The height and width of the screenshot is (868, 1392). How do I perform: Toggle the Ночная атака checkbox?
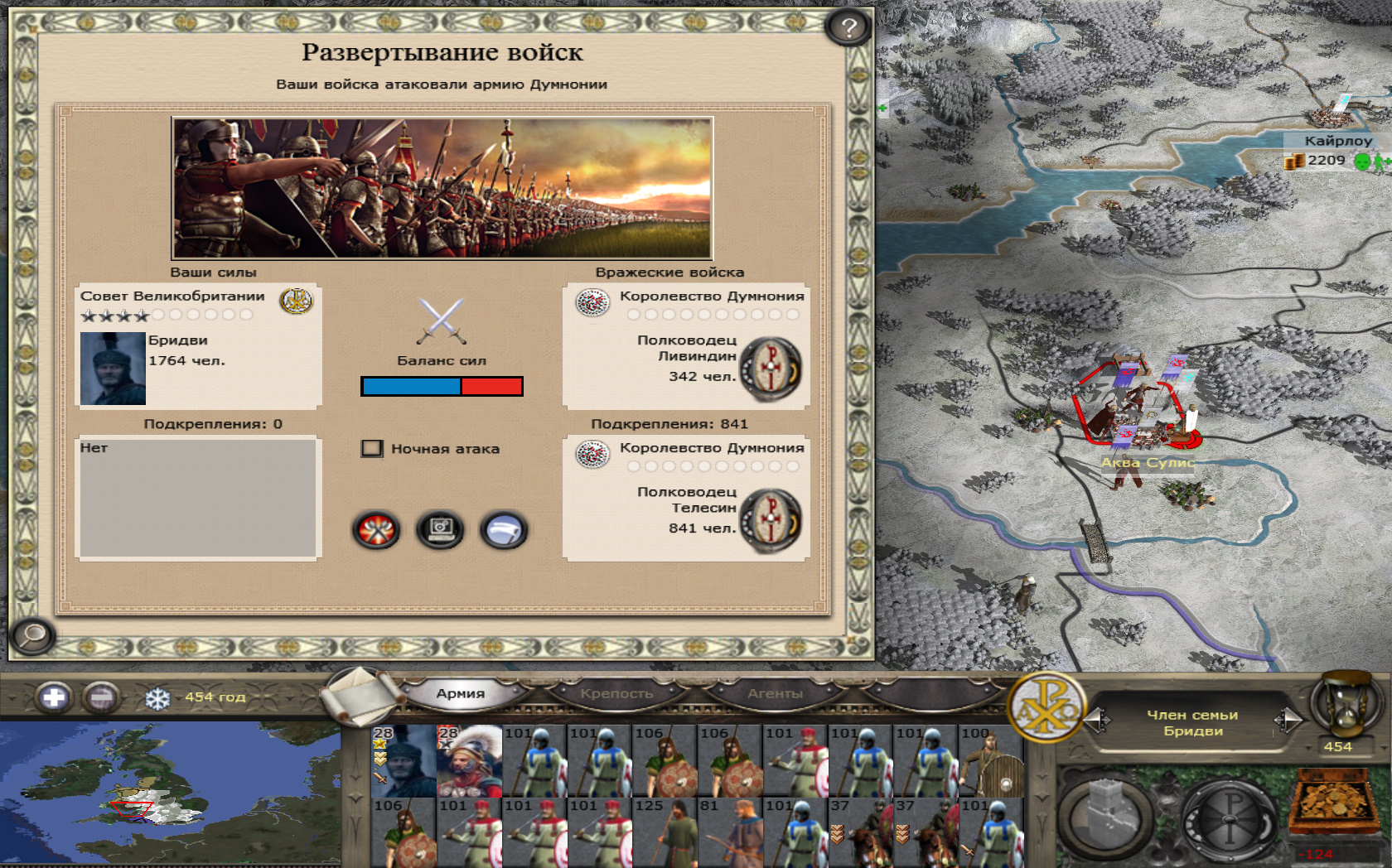pos(372,449)
